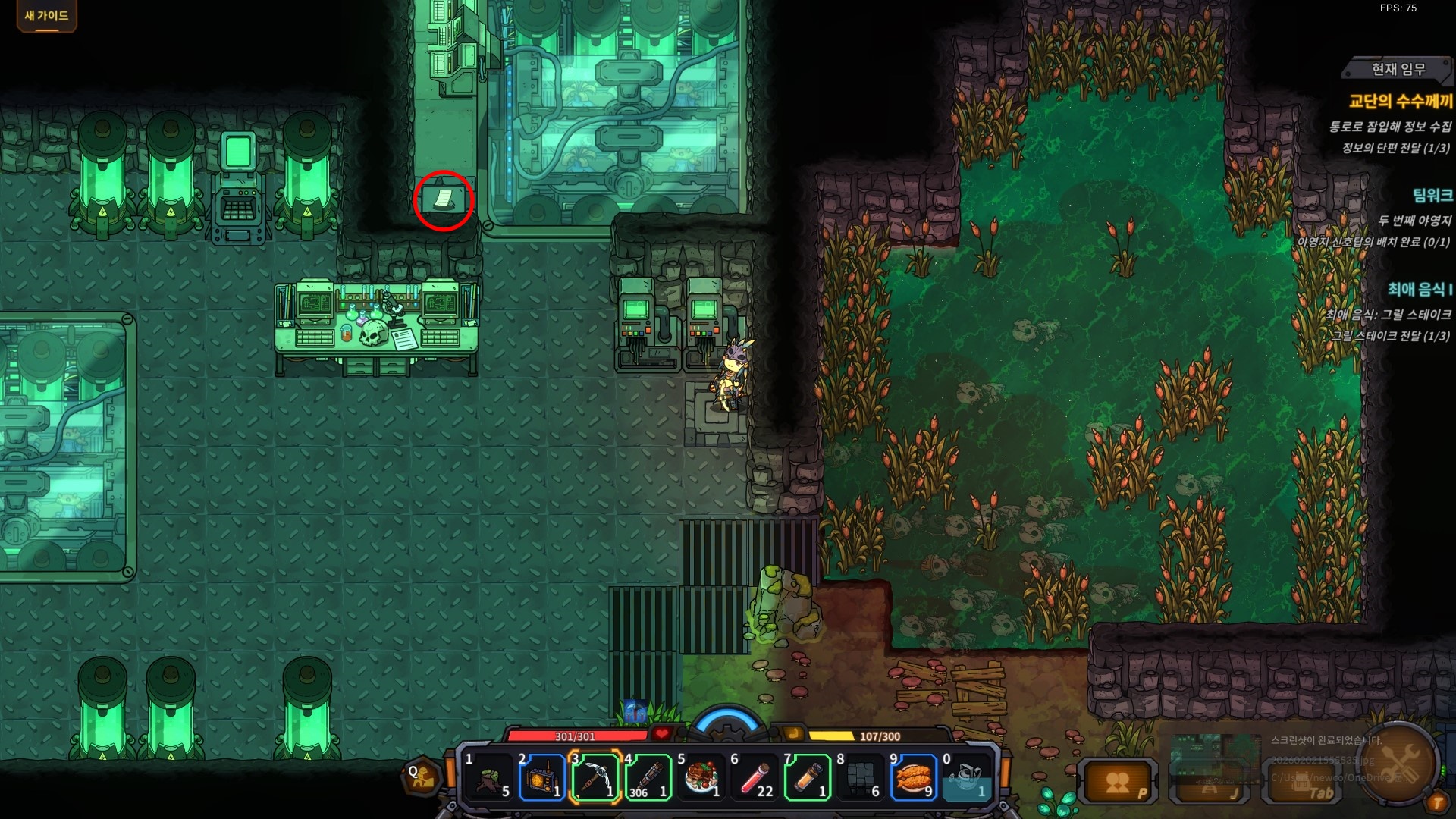Screen dimensions: 1456x819
Task: Select the pickaxe hotbar slot
Action: [595, 777]
